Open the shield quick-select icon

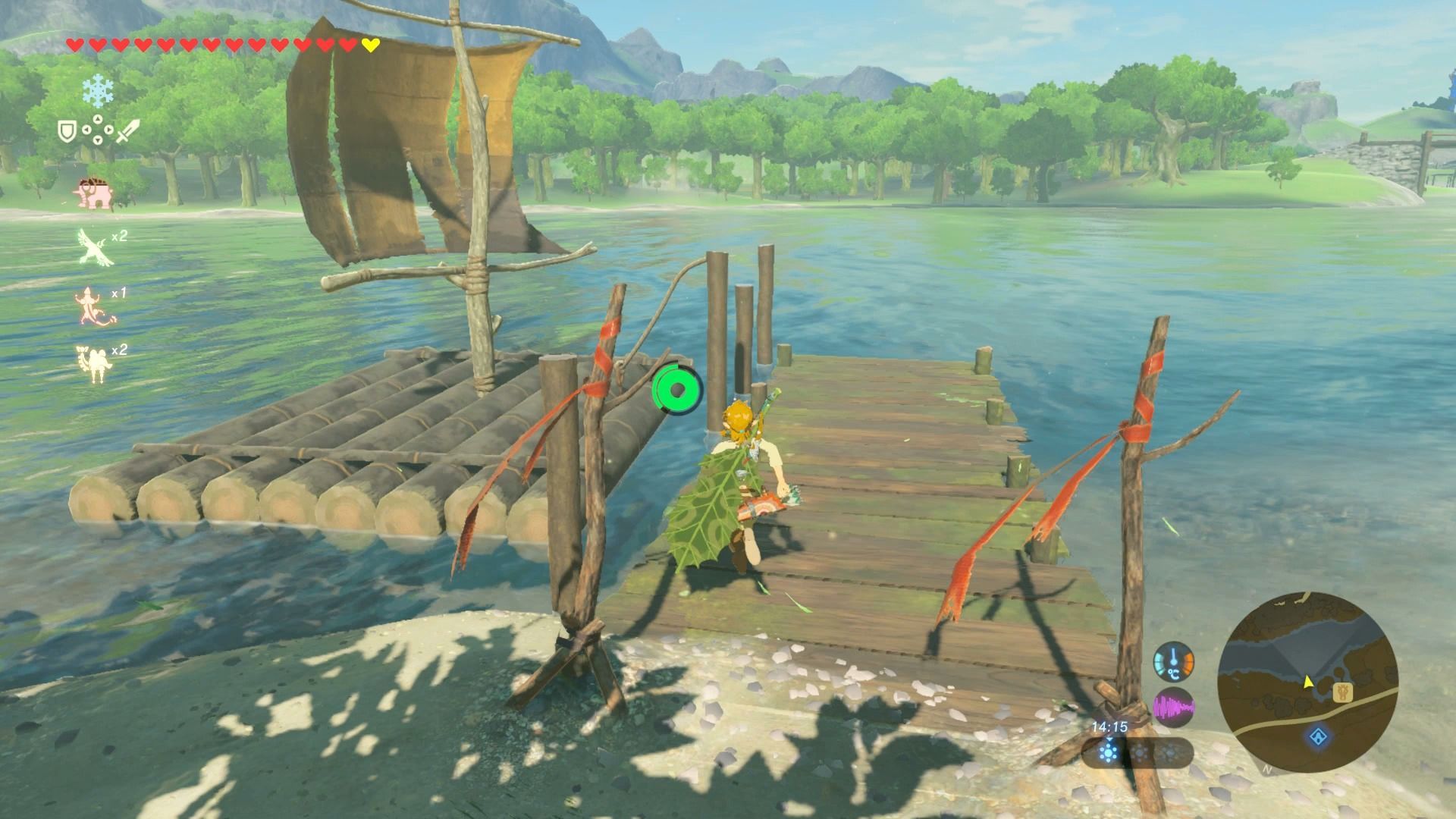pos(66,131)
